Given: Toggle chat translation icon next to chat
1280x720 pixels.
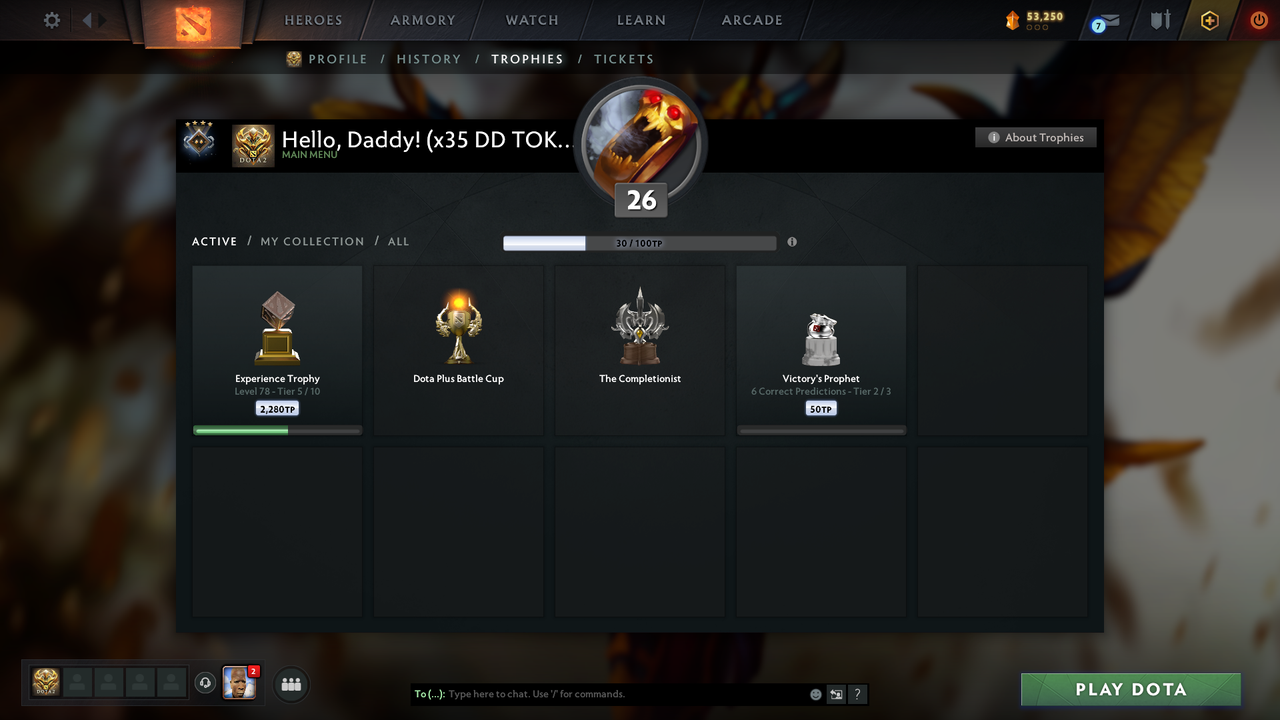Looking at the screenshot, I should pos(836,693).
